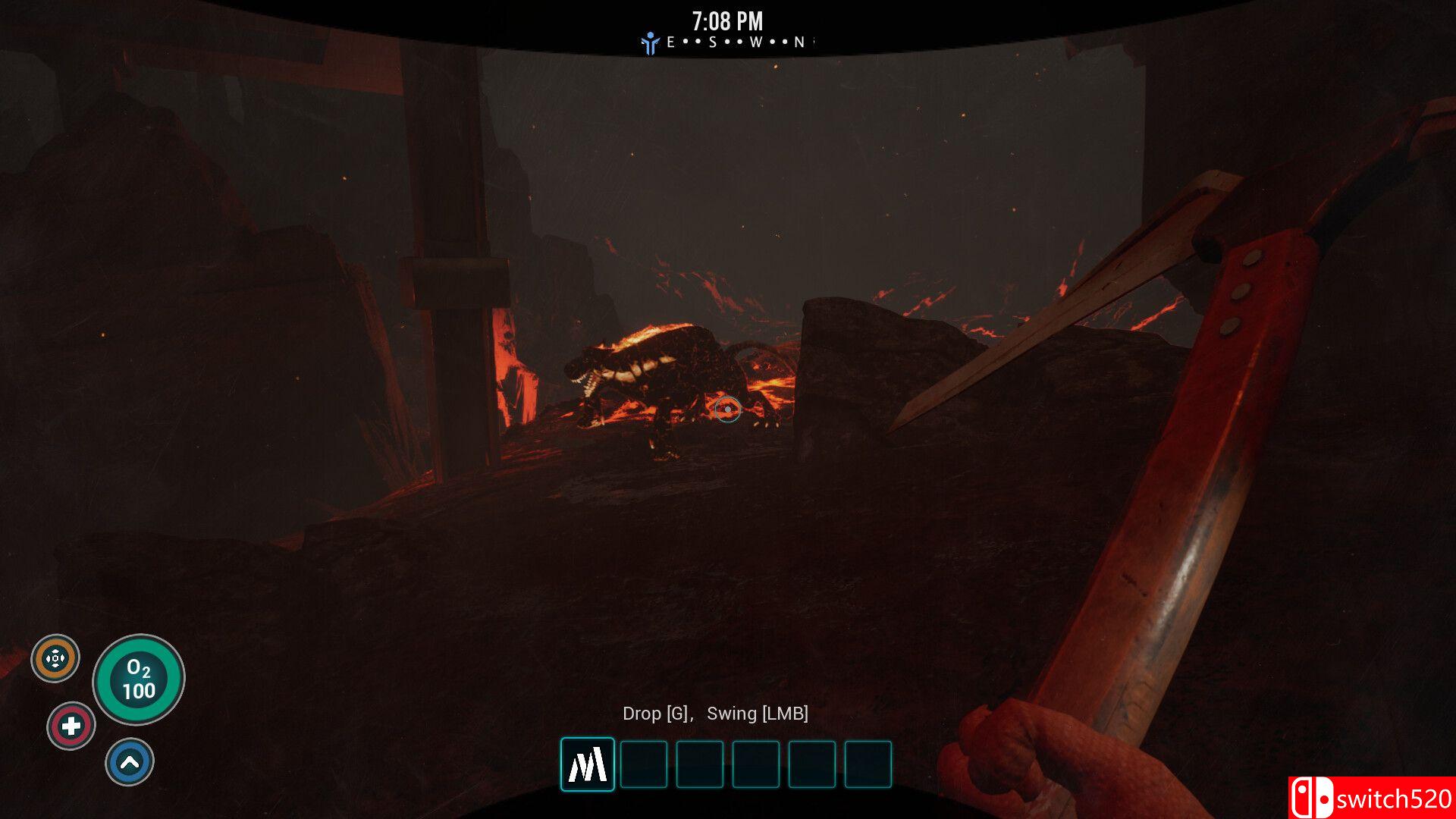Click the orange four-arrow status icon
The width and height of the screenshot is (1456, 819).
click(x=55, y=658)
